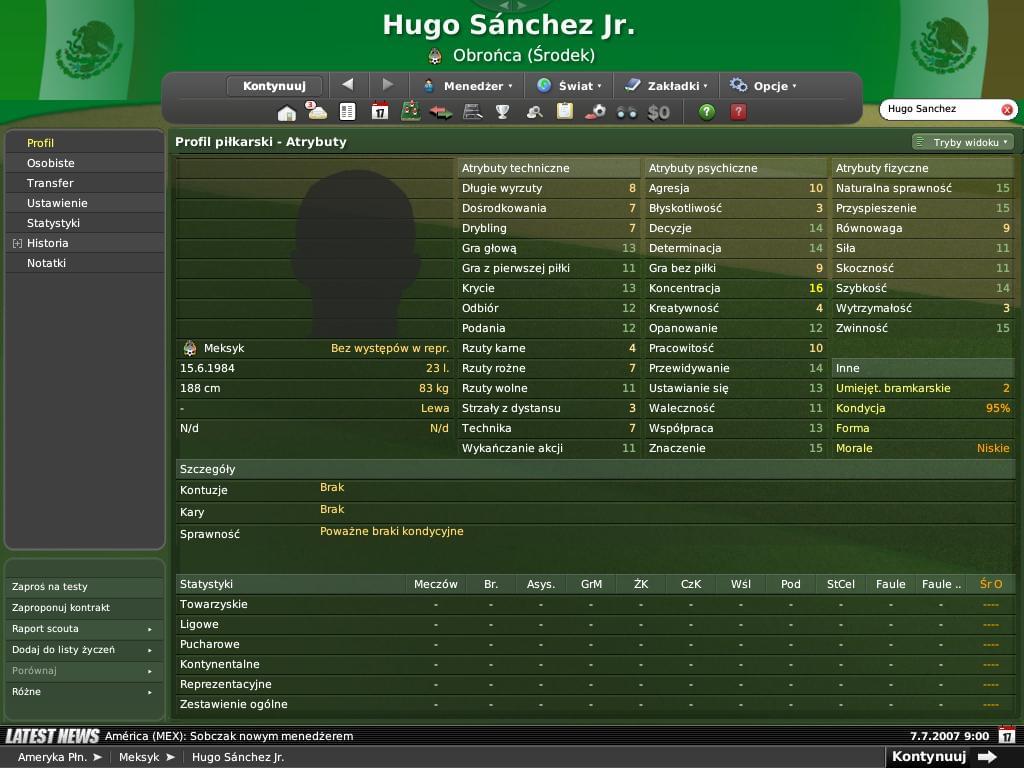Show the Statystyki section
Viewport: 1024px width, 768px height.
53,223
